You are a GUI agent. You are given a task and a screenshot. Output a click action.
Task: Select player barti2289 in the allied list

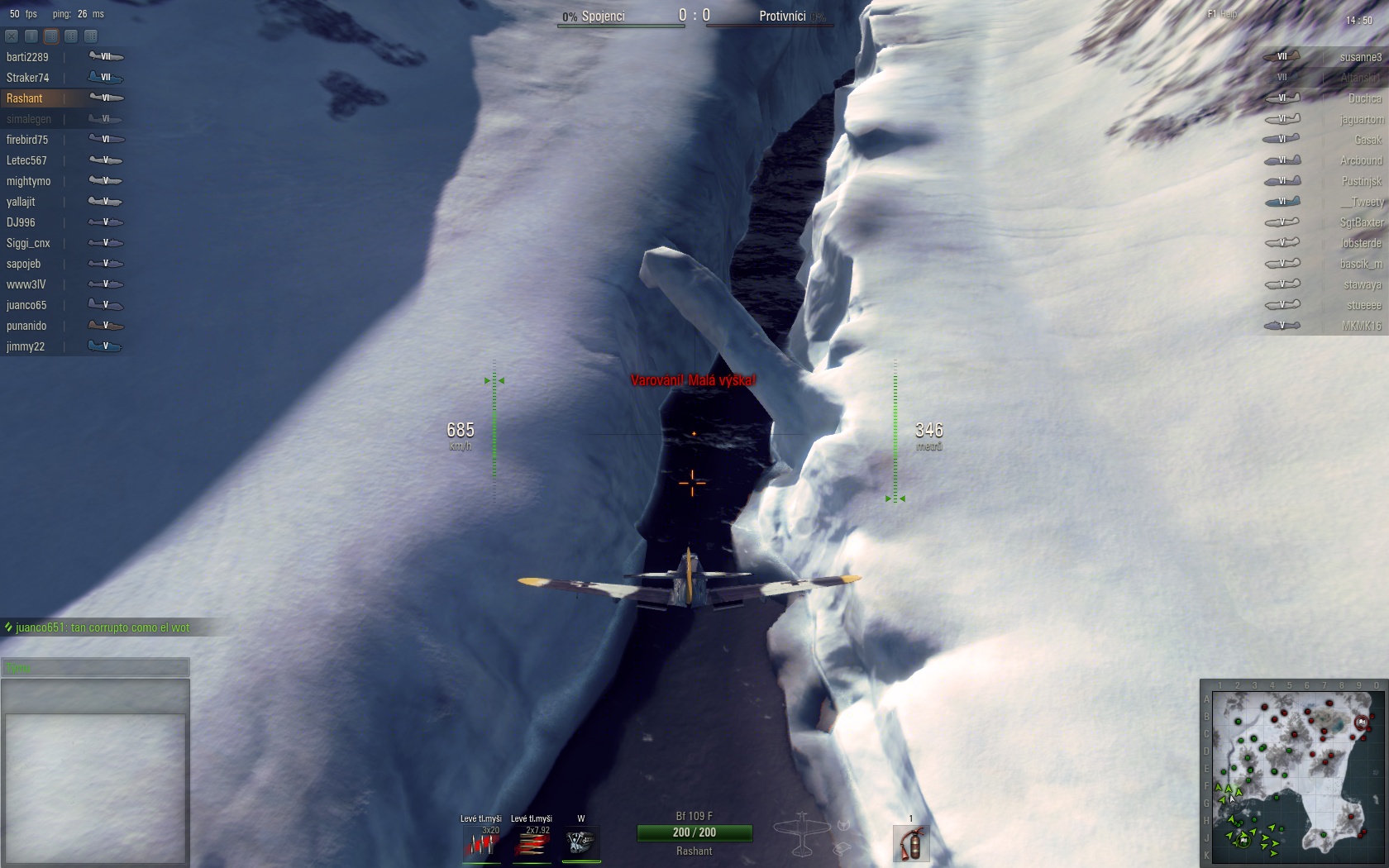tap(27, 57)
